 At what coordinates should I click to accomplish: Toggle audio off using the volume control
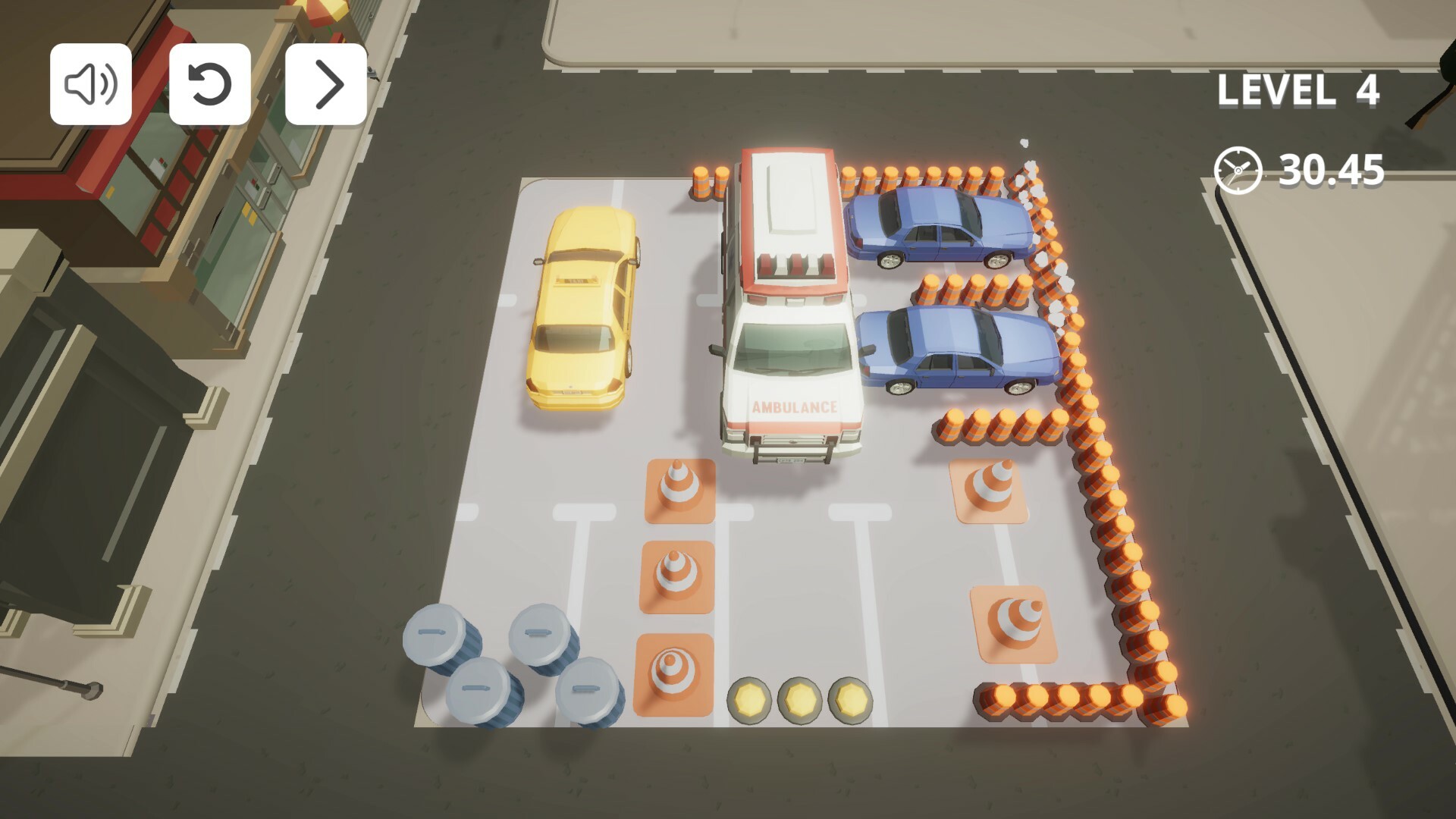coord(91,85)
